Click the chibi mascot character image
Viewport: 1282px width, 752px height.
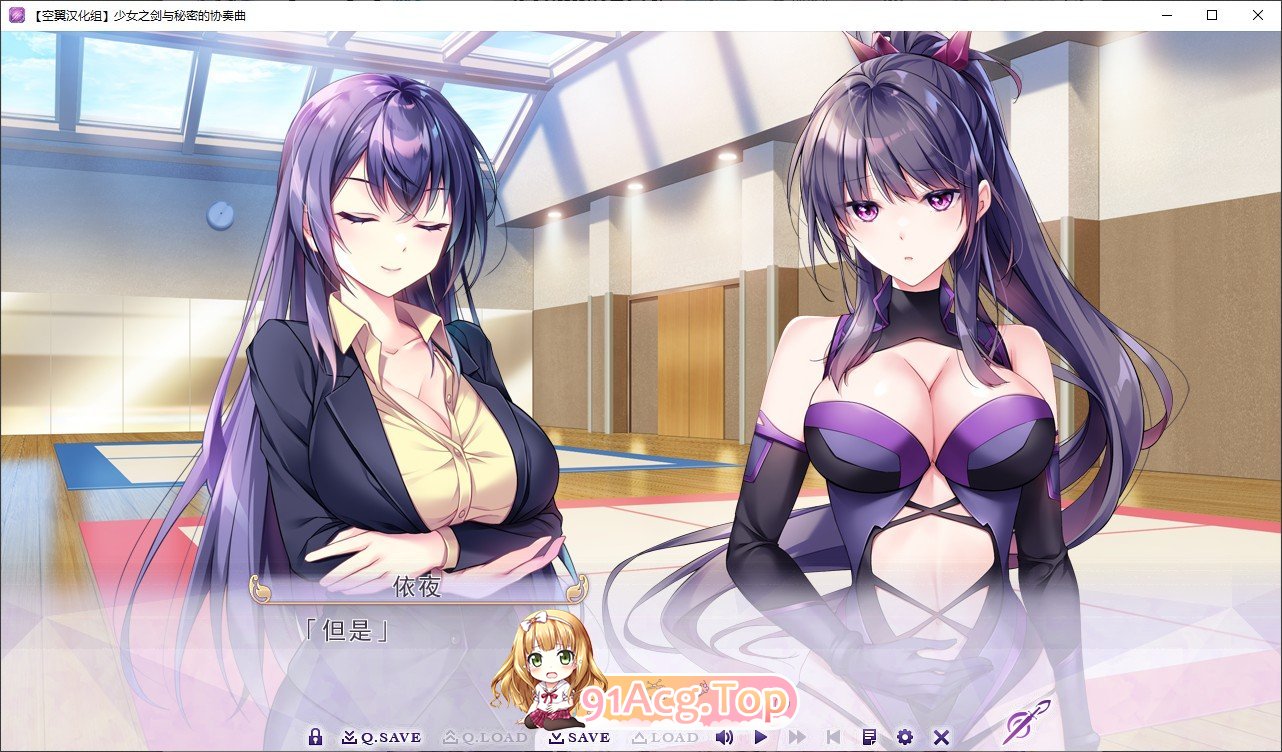point(540,668)
